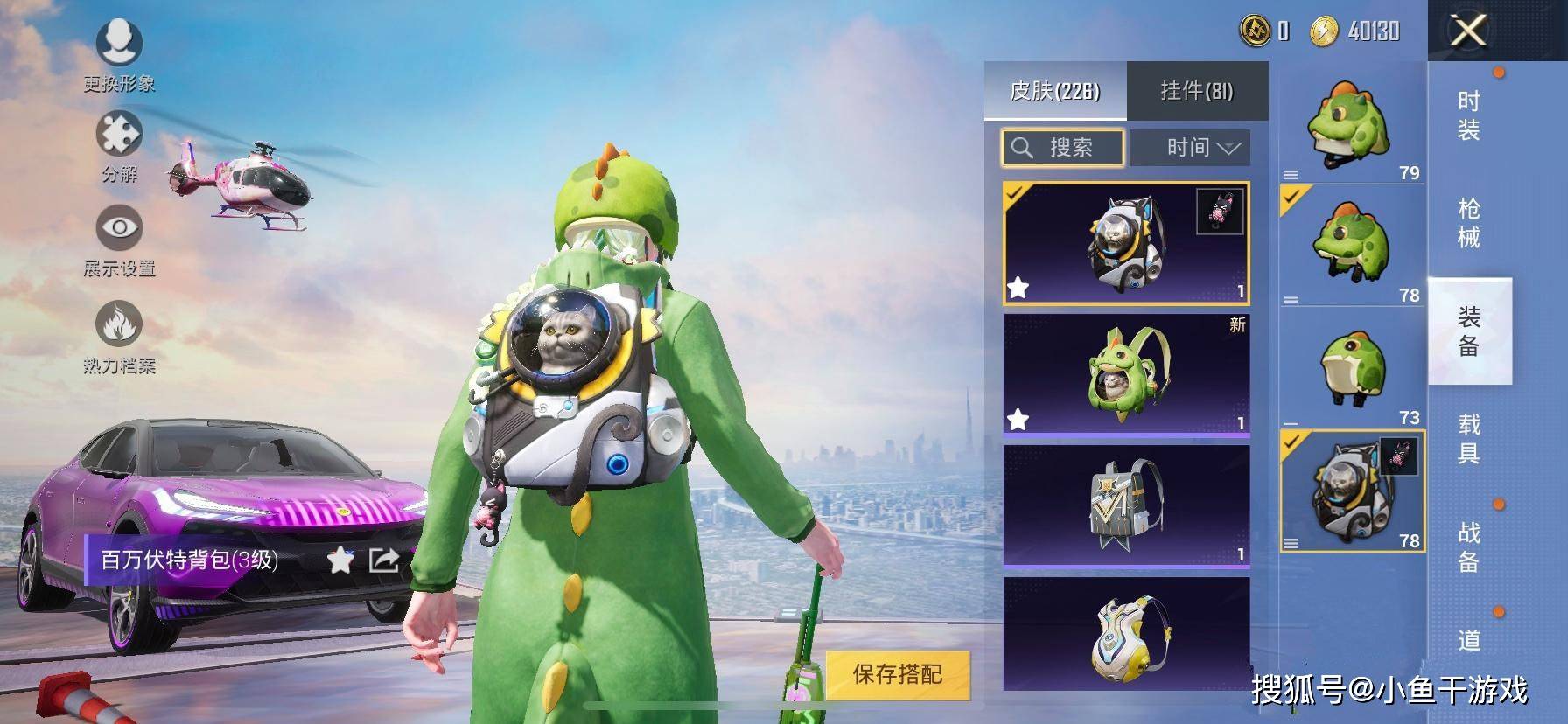Image resolution: width=1568 pixels, height=724 pixels.
Task: Choose the grey V-emblem backpack skin
Action: pos(1126,505)
